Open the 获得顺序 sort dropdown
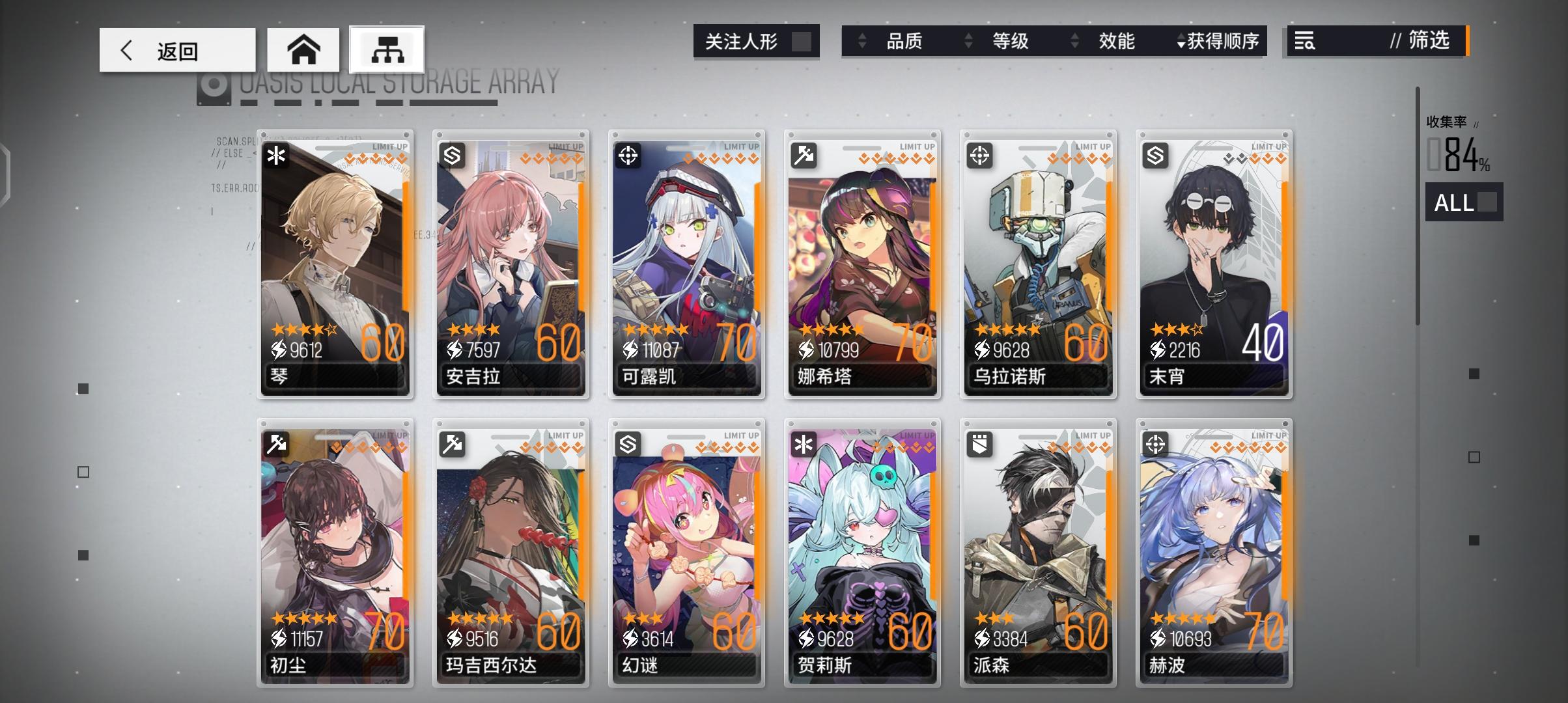Image resolution: width=1568 pixels, height=703 pixels. point(1221,41)
